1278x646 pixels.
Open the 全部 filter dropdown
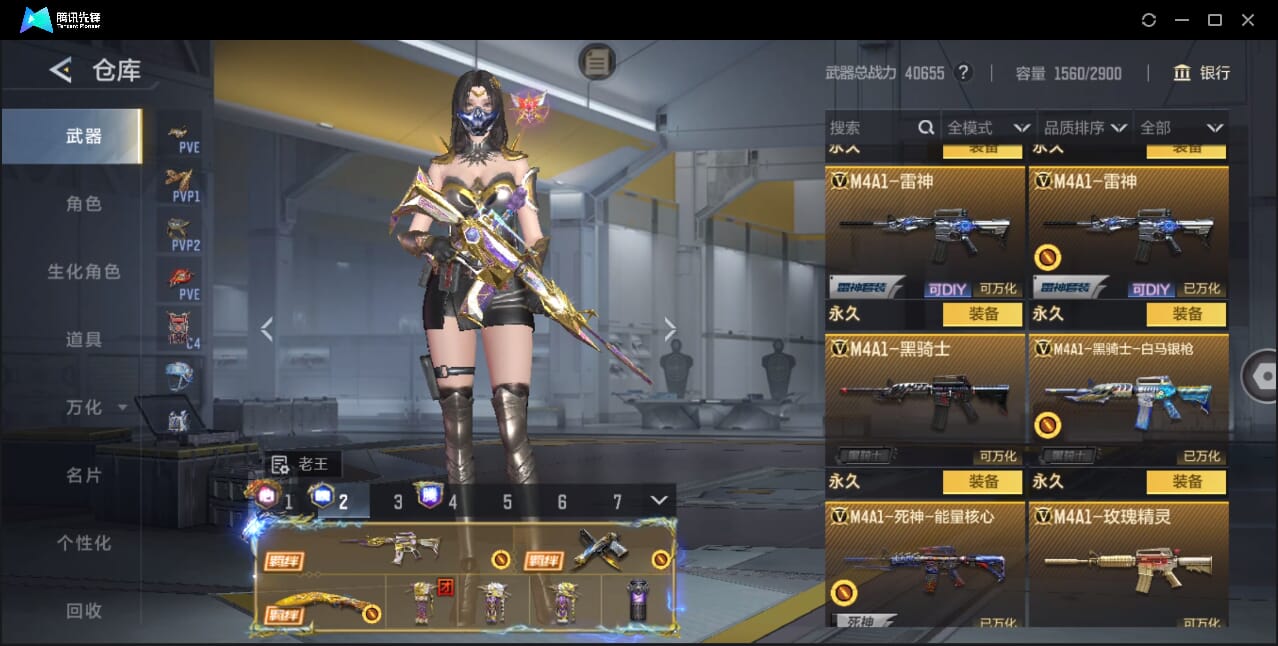(1181, 128)
